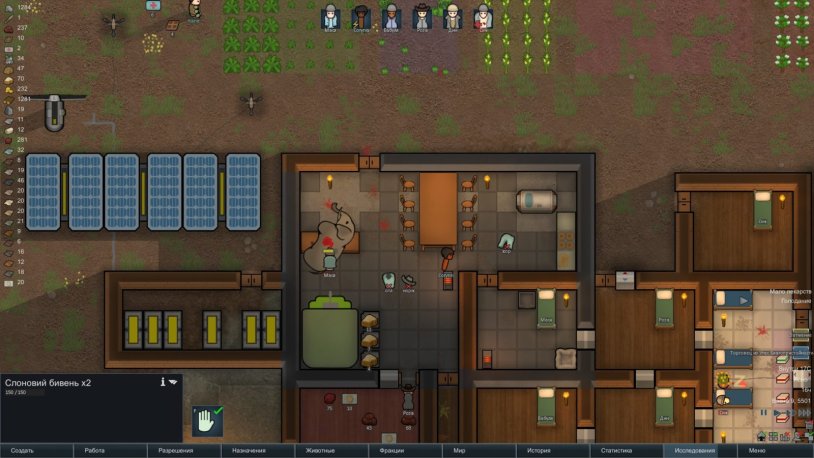Open the Животные (Animals) tab
Image resolution: width=814 pixels, height=458 pixels.
click(320, 451)
